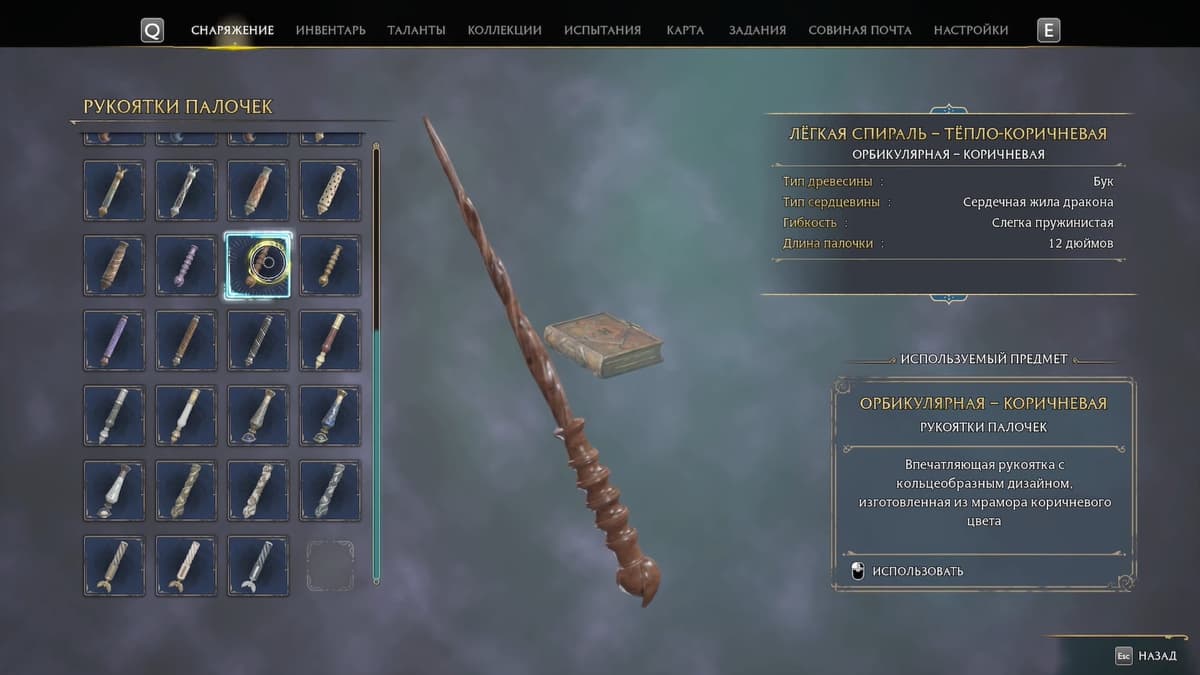This screenshot has width=1200, height=675.
Task: Select the Снаряжение tab
Action: 232,30
